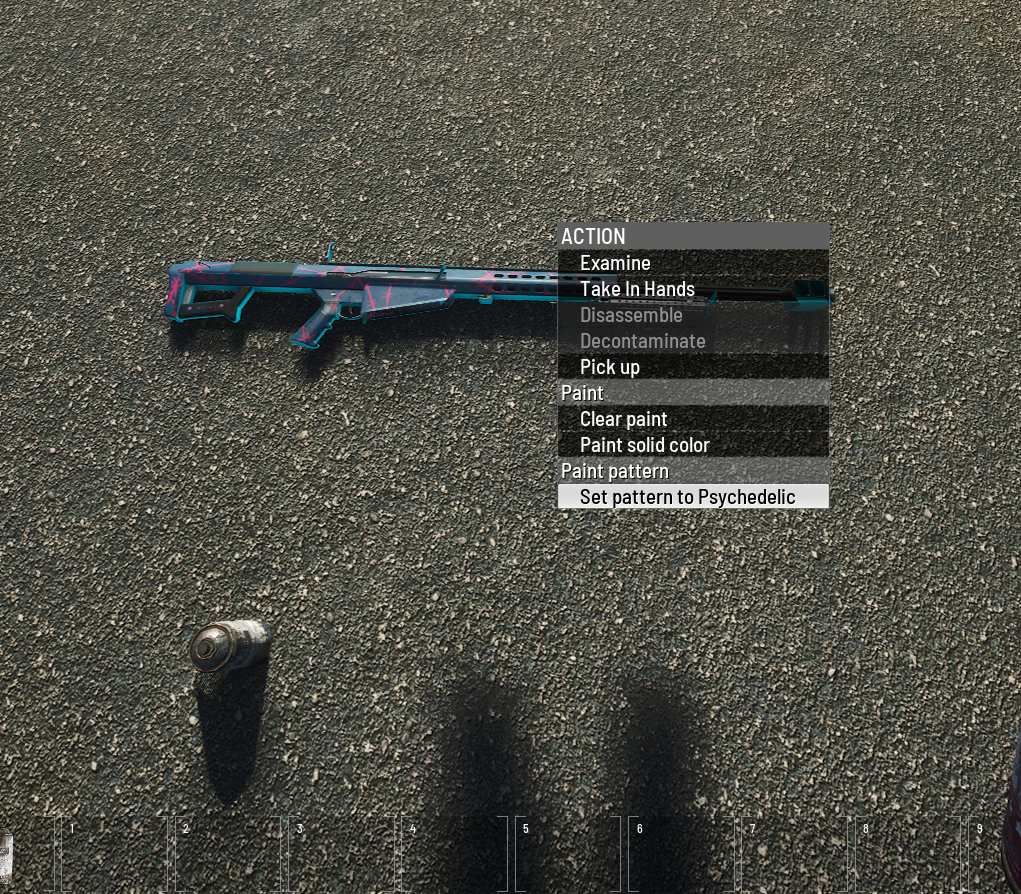The image size is (1021, 894).
Task: Pick up the rifle via menu
Action: (x=610, y=367)
